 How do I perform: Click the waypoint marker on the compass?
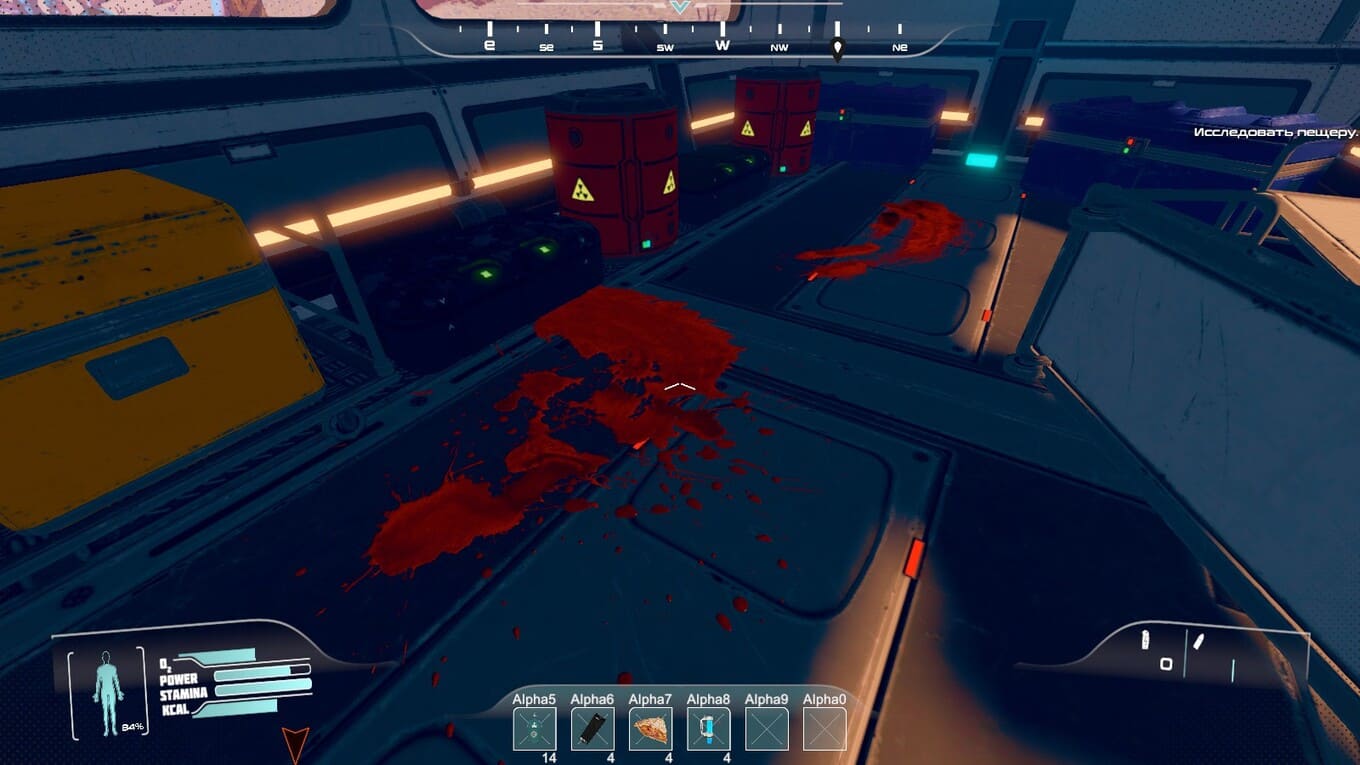pyautogui.click(x=838, y=47)
